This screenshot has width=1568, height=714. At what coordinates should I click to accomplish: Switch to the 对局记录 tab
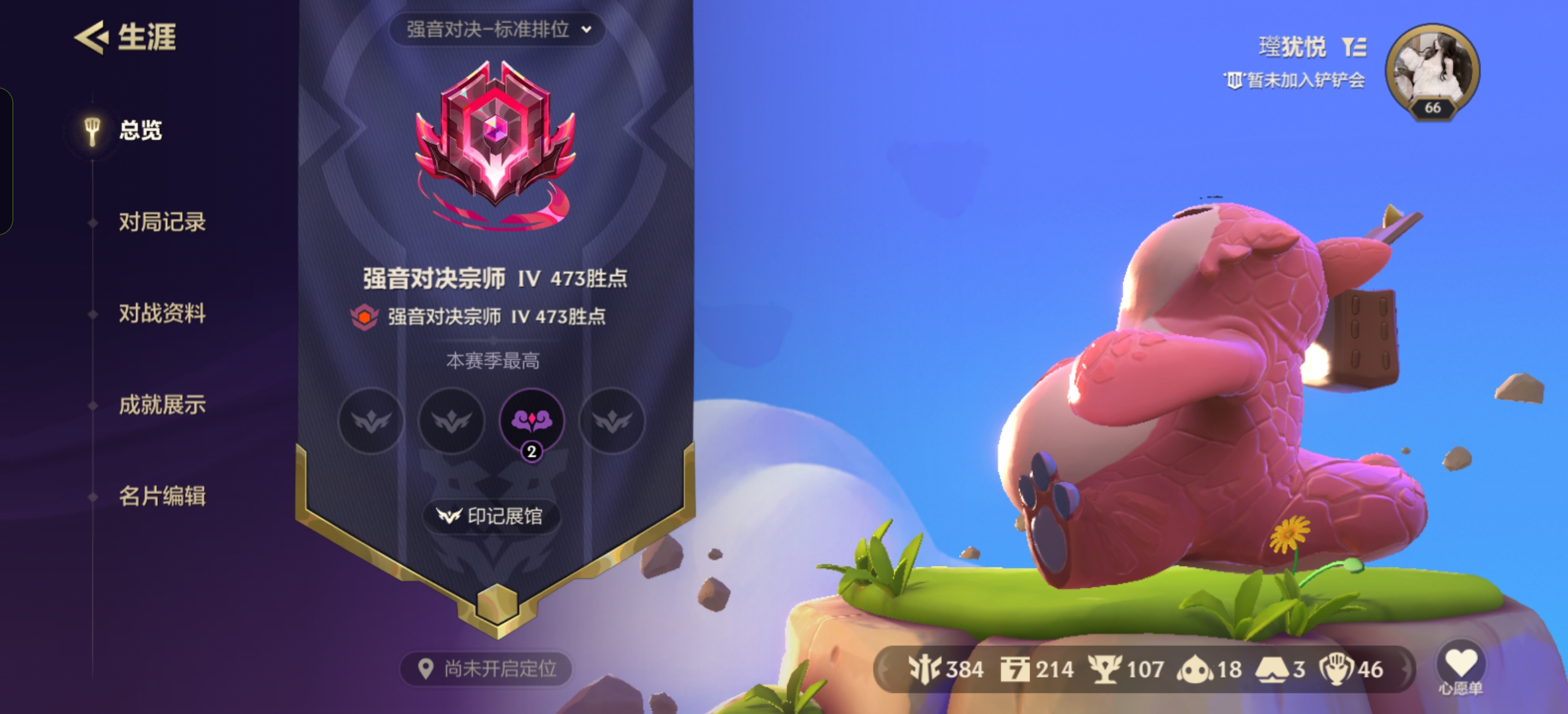(163, 223)
